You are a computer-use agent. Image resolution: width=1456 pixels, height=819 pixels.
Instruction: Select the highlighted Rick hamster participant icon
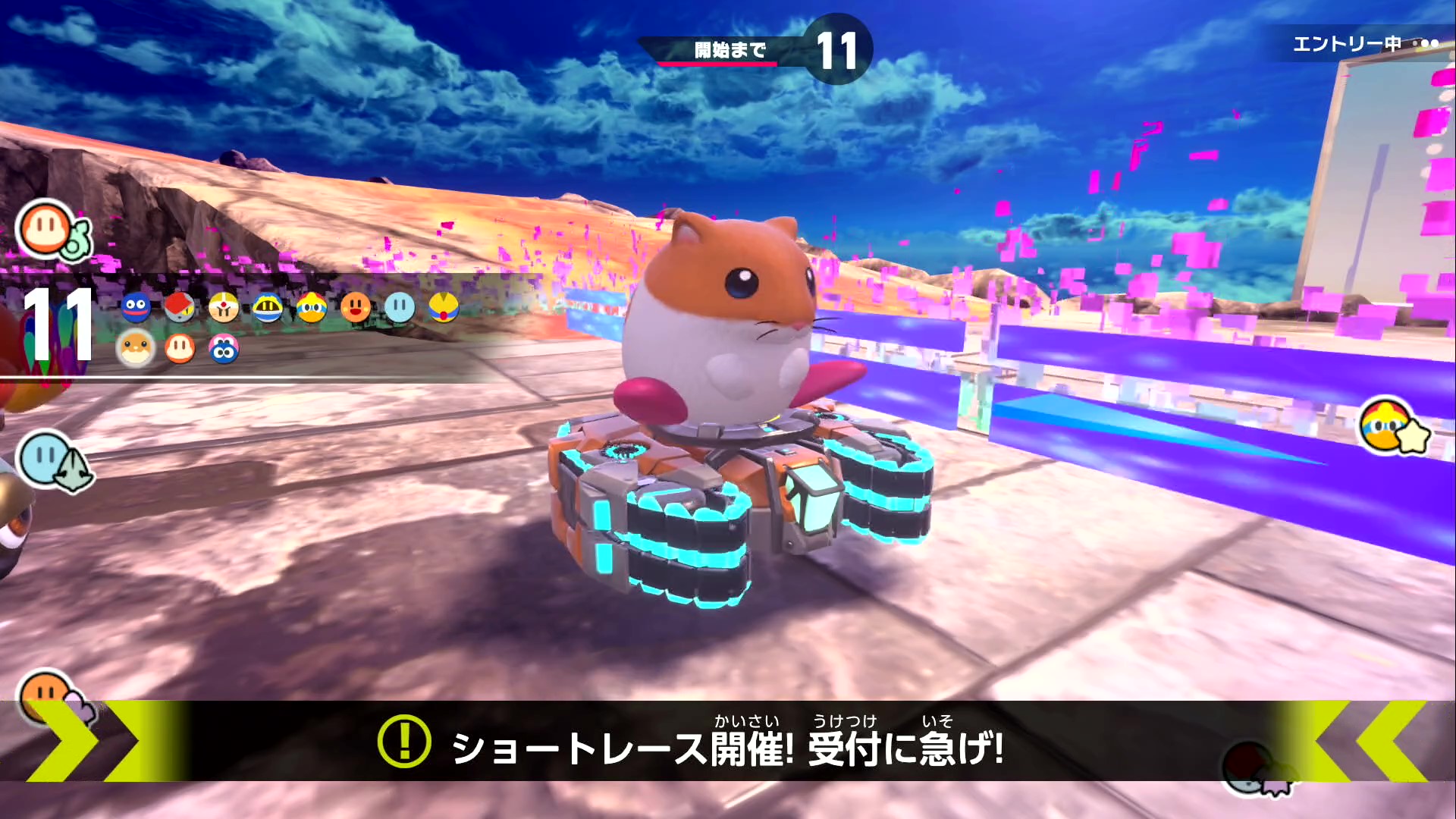(136, 349)
